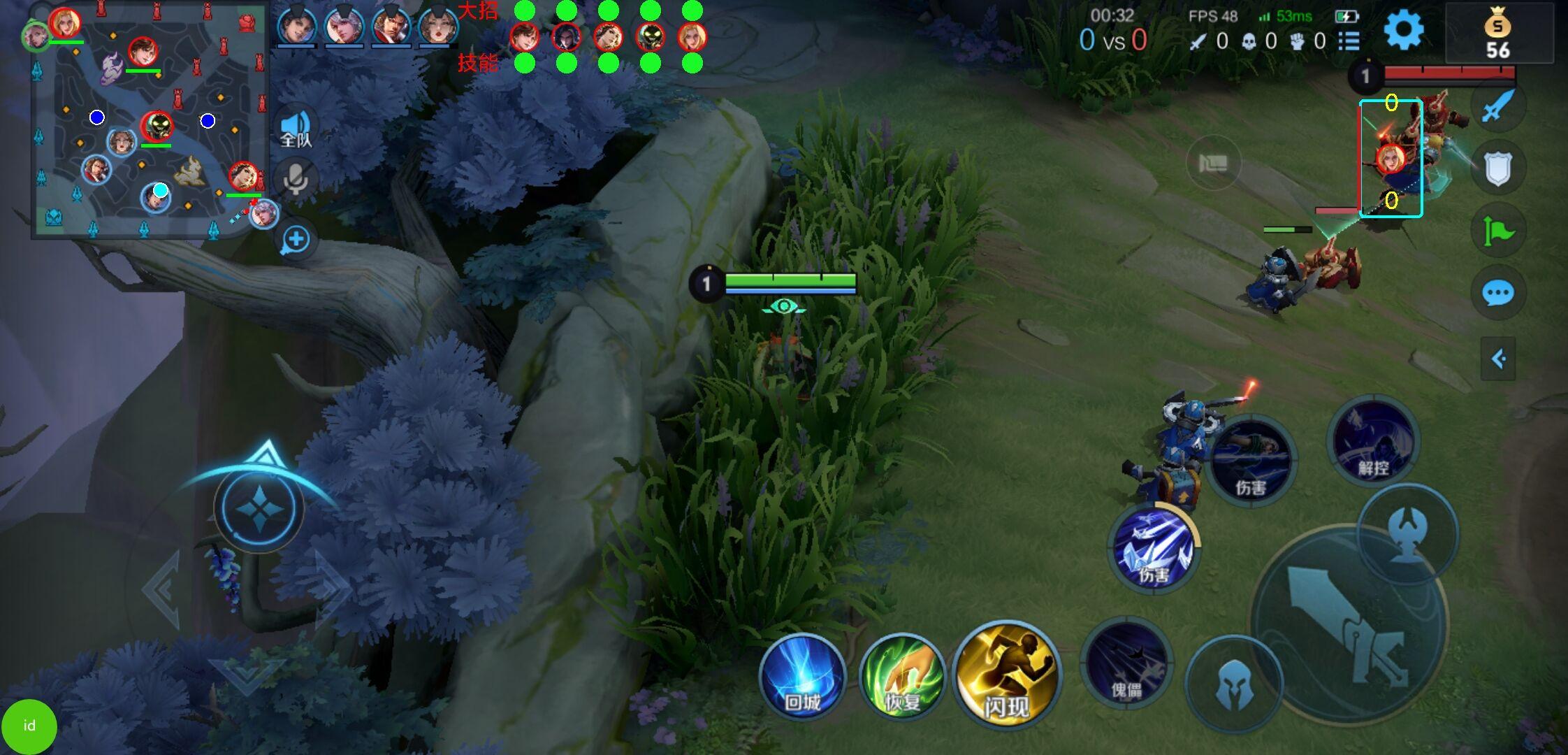Toggle the 全队 team voice speaker
Image resolution: width=1568 pixels, height=755 pixels.
tap(296, 129)
